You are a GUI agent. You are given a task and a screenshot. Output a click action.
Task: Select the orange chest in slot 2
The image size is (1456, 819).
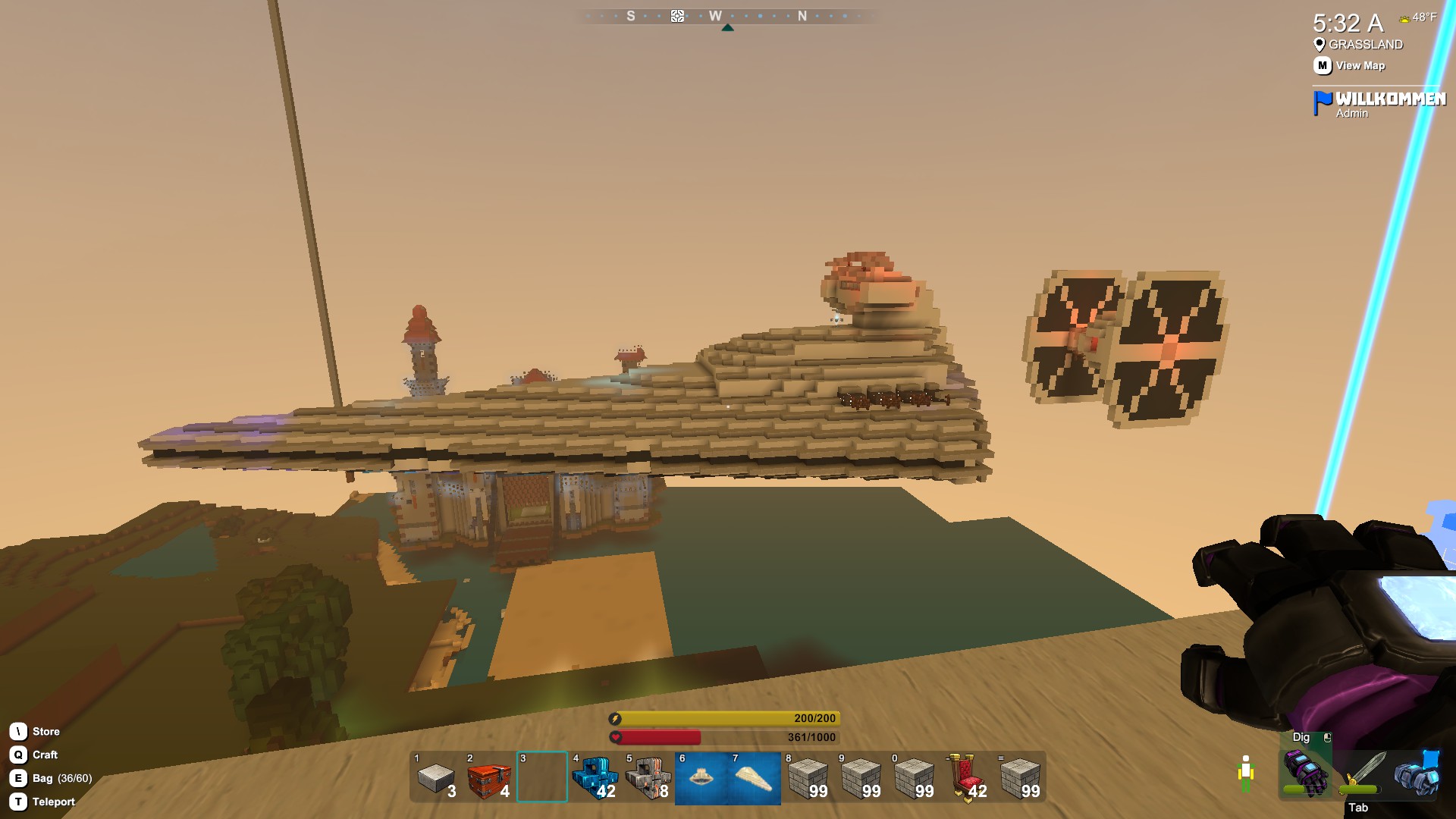[x=489, y=780]
